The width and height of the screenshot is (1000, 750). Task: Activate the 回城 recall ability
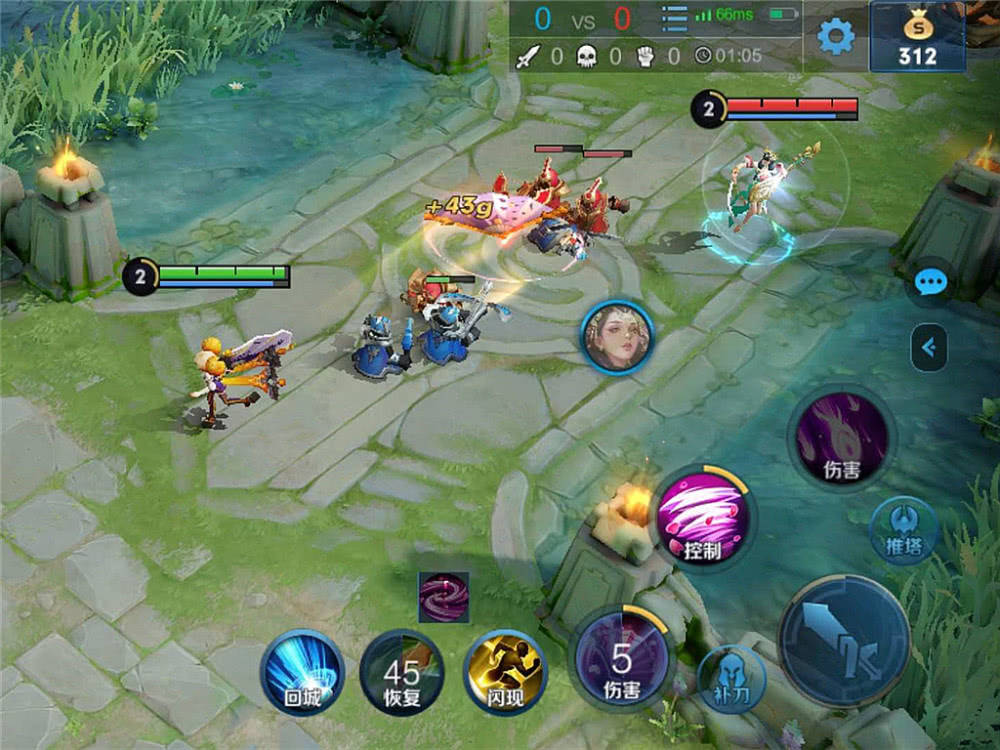[301, 672]
